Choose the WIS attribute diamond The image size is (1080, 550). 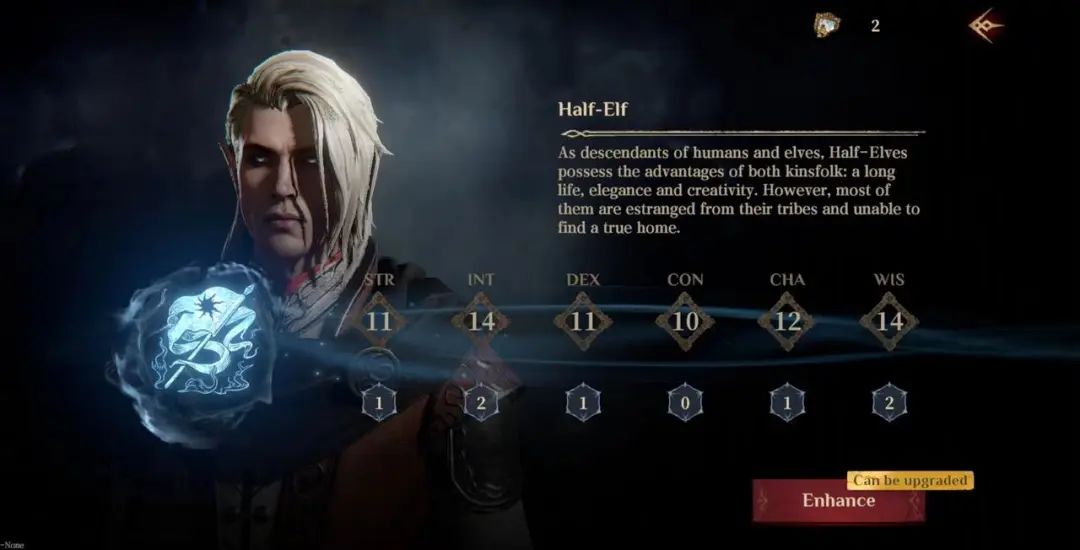(889, 321)
